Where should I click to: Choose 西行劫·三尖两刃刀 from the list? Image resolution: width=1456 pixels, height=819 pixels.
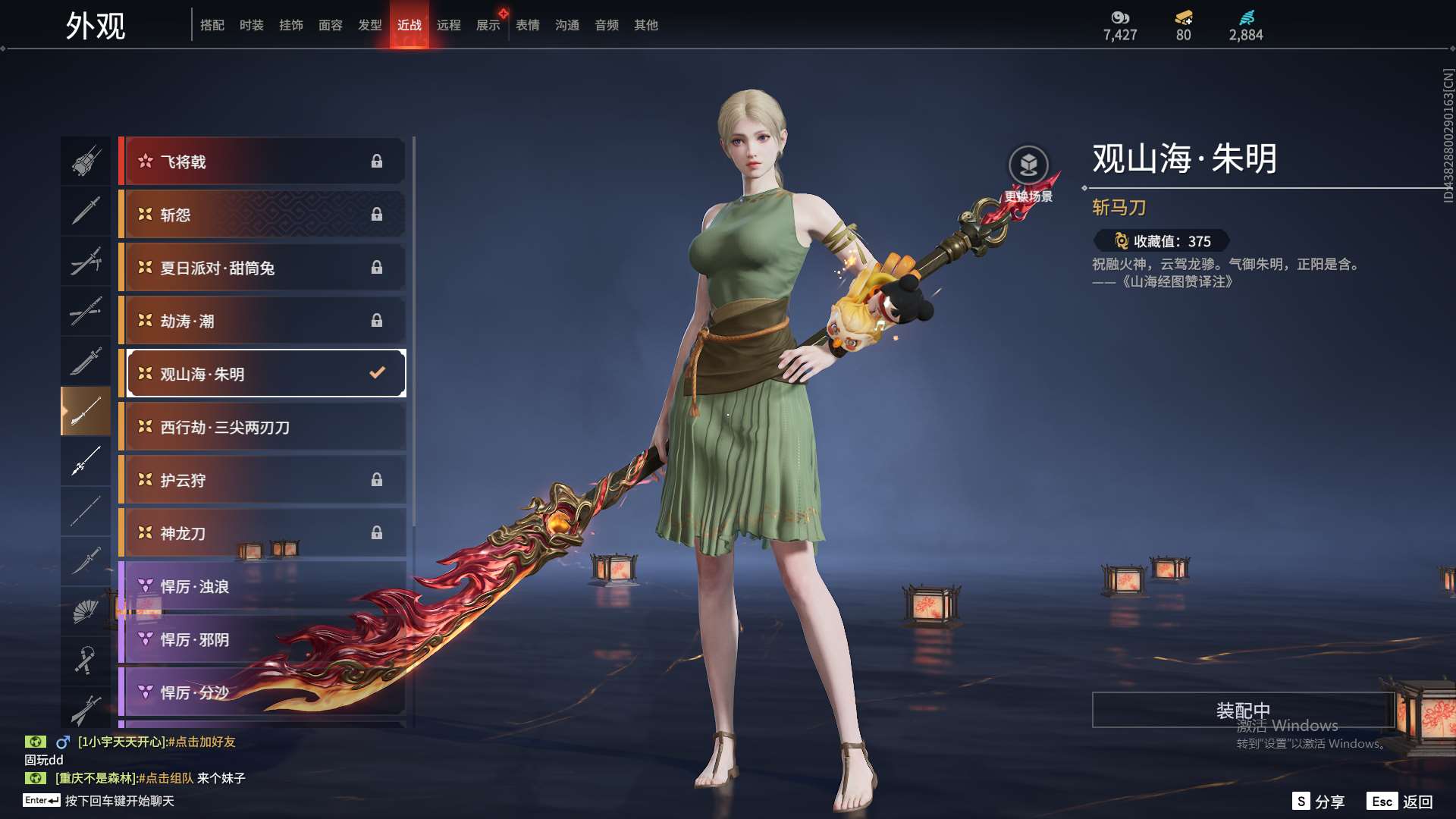[x=262, y=427]
